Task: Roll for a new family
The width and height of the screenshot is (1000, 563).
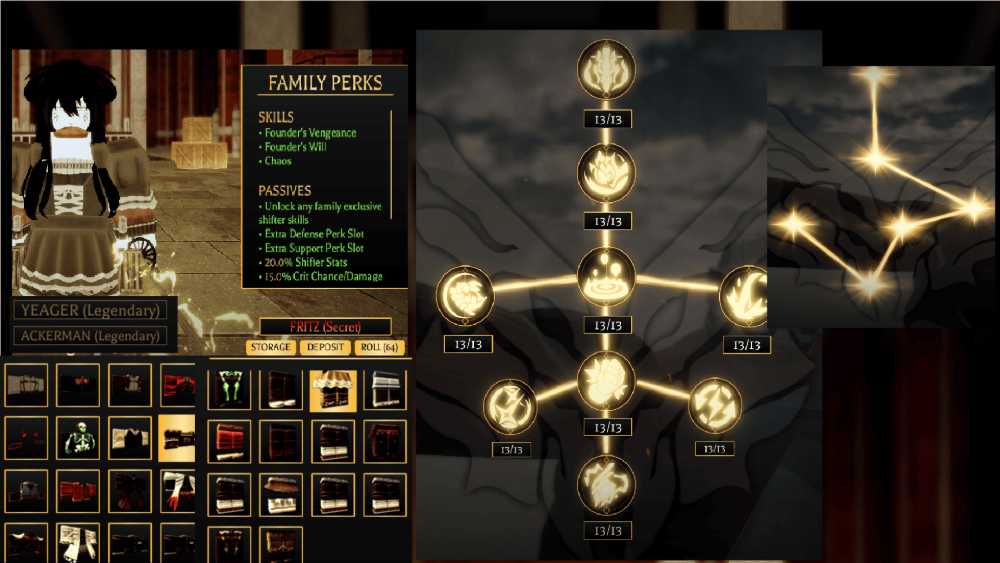Action: [379, 347]
